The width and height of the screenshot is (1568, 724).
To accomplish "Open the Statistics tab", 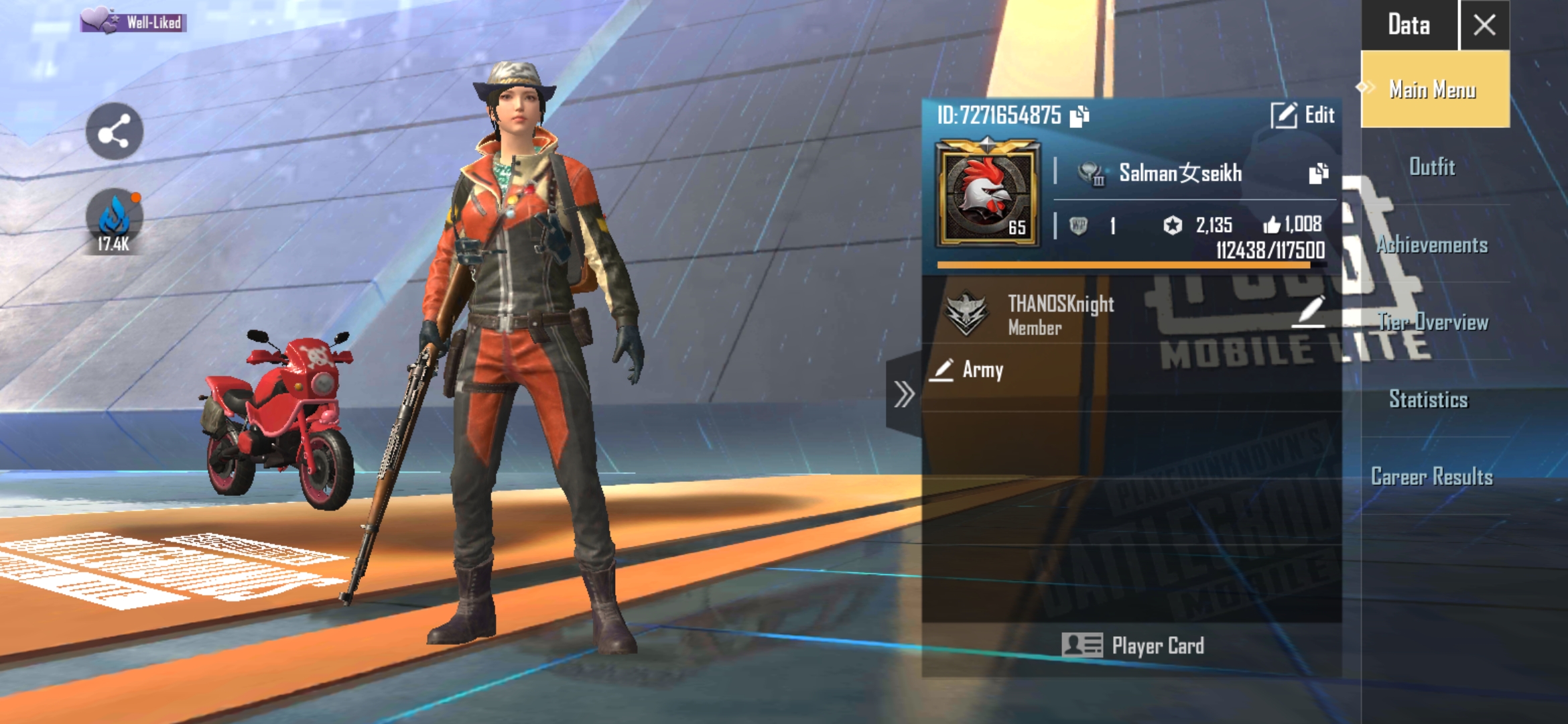I will pos(1429,400).
